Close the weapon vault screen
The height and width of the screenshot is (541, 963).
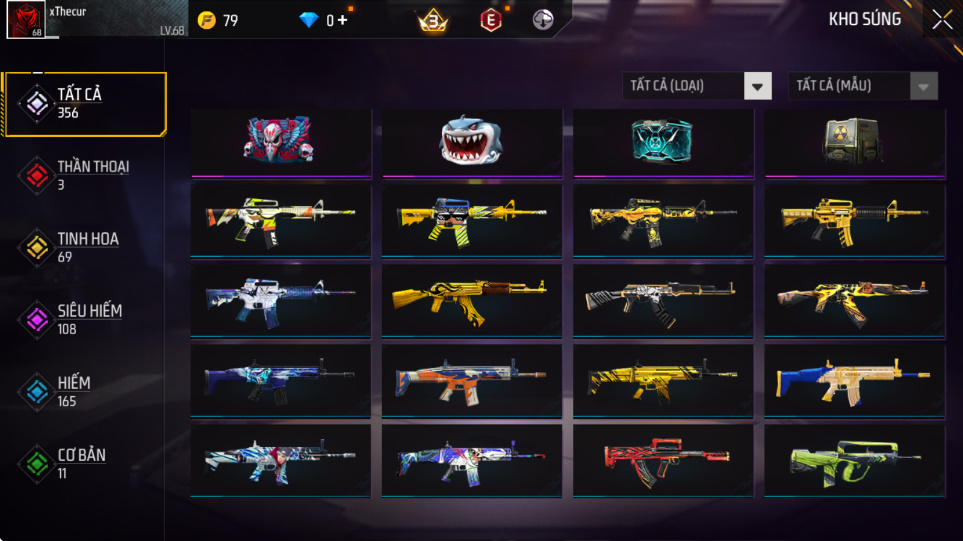tap(942, 19)
